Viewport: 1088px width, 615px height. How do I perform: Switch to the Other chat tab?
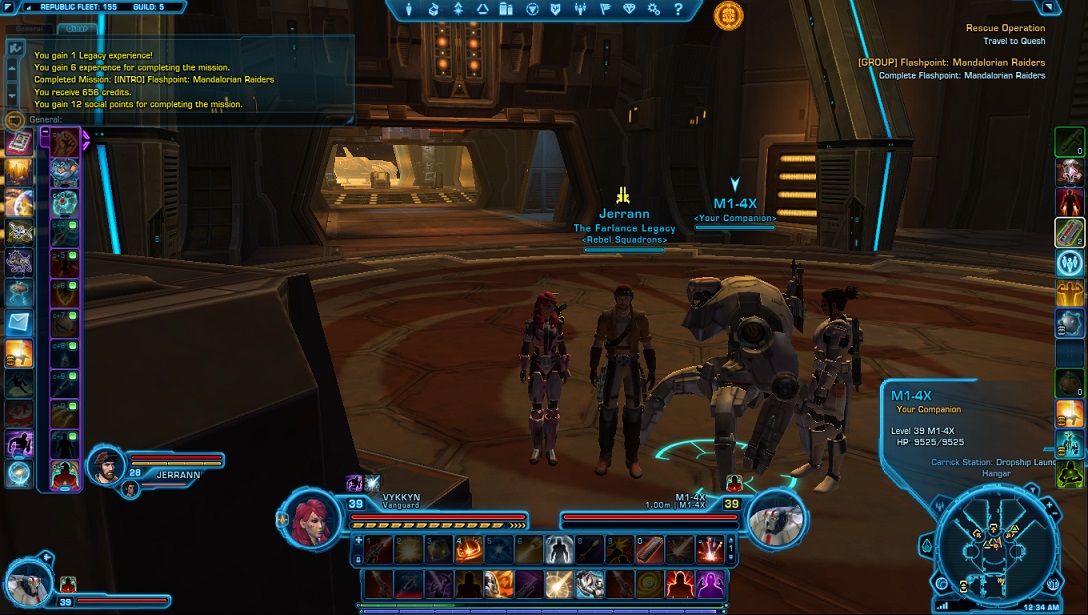[75, 29]
